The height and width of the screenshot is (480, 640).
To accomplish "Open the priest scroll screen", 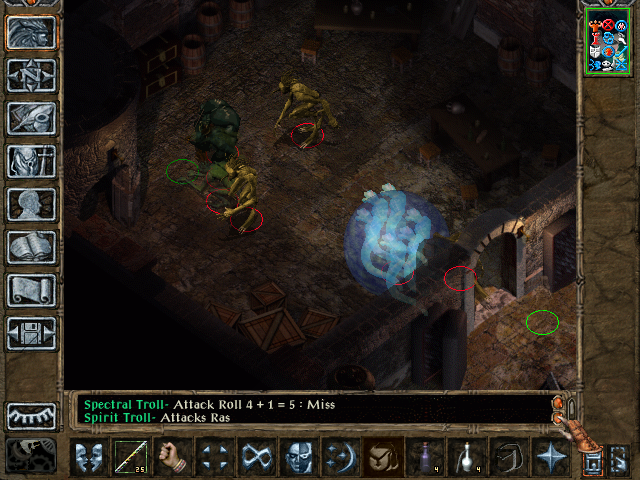I will (31, 290).
